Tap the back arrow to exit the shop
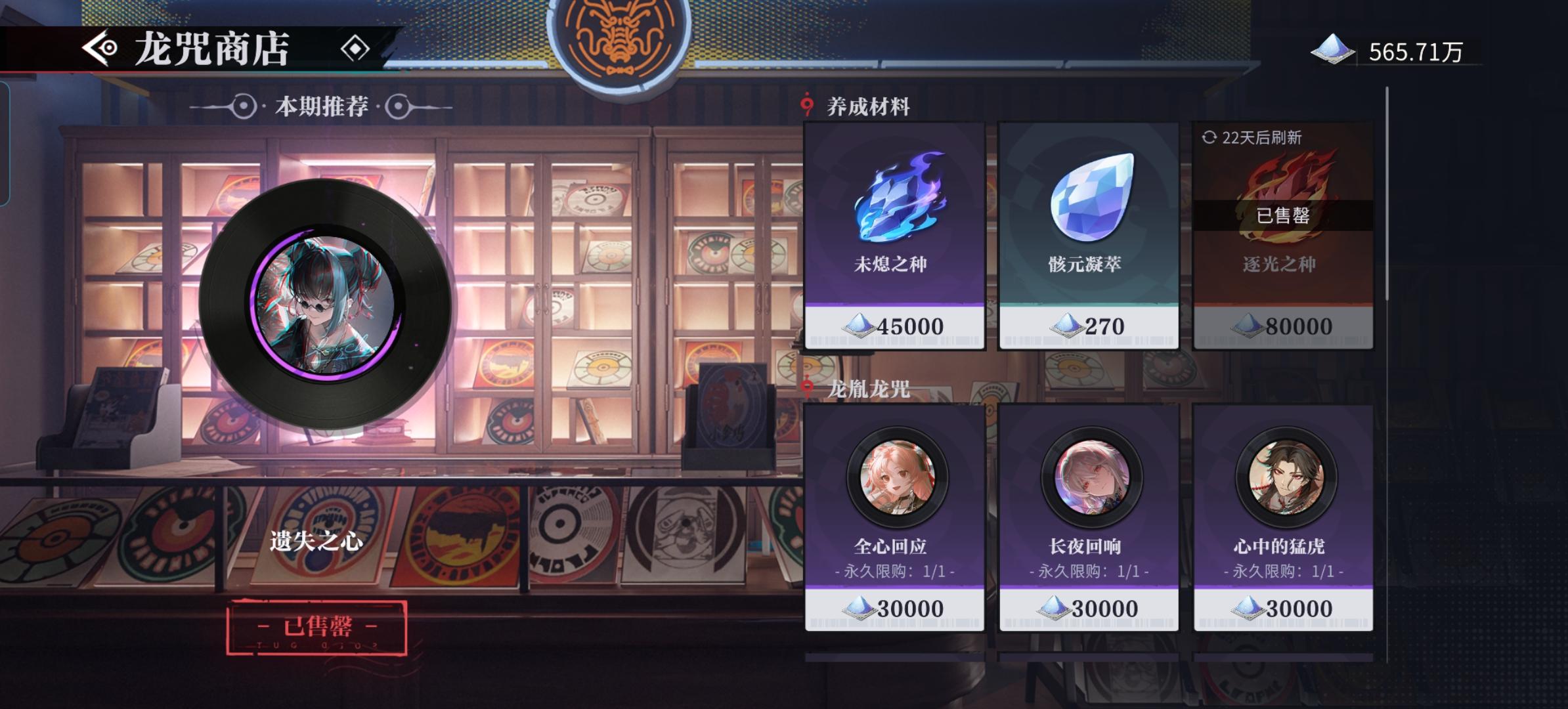Screen dimensions: 1568x709 coord(97,49)
